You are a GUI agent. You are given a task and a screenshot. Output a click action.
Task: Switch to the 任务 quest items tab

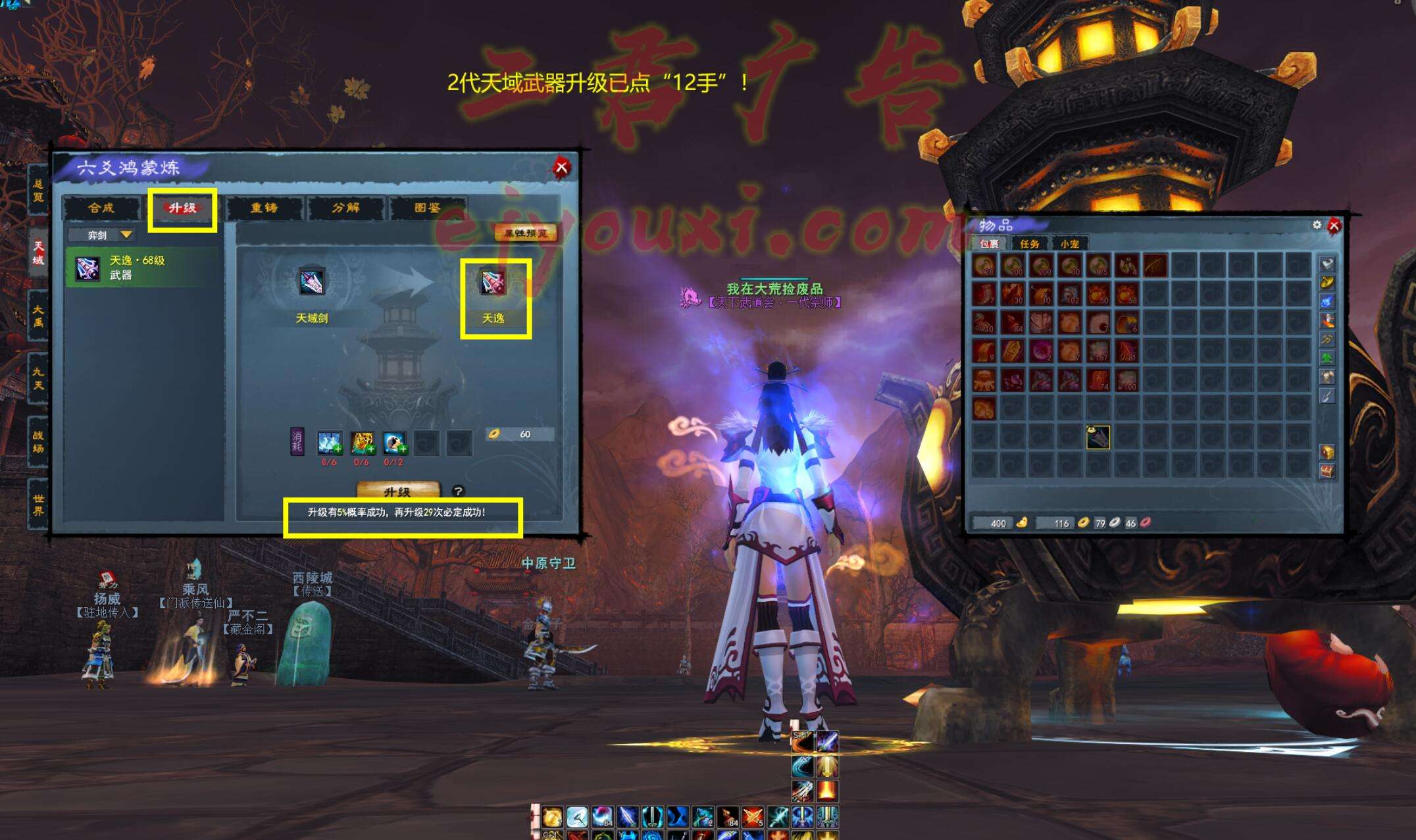click(x=1029, y=244)
